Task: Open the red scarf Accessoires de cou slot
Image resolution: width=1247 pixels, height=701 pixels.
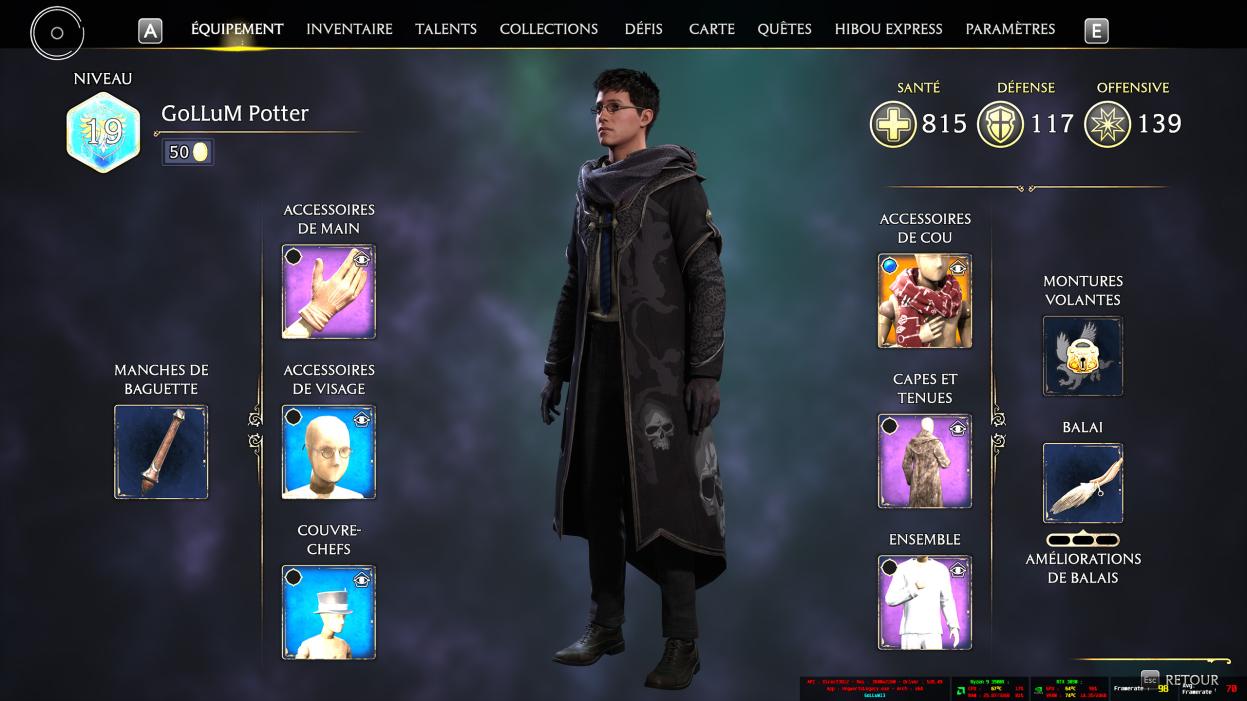Action: 925,301
